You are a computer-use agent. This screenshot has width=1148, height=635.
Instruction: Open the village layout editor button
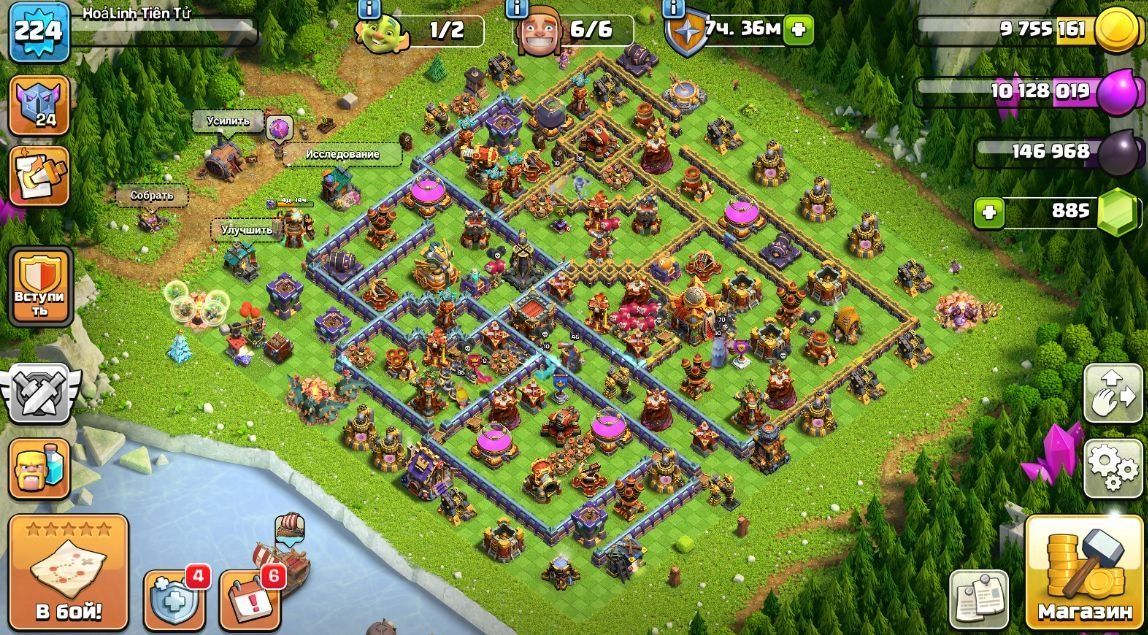1113,392
